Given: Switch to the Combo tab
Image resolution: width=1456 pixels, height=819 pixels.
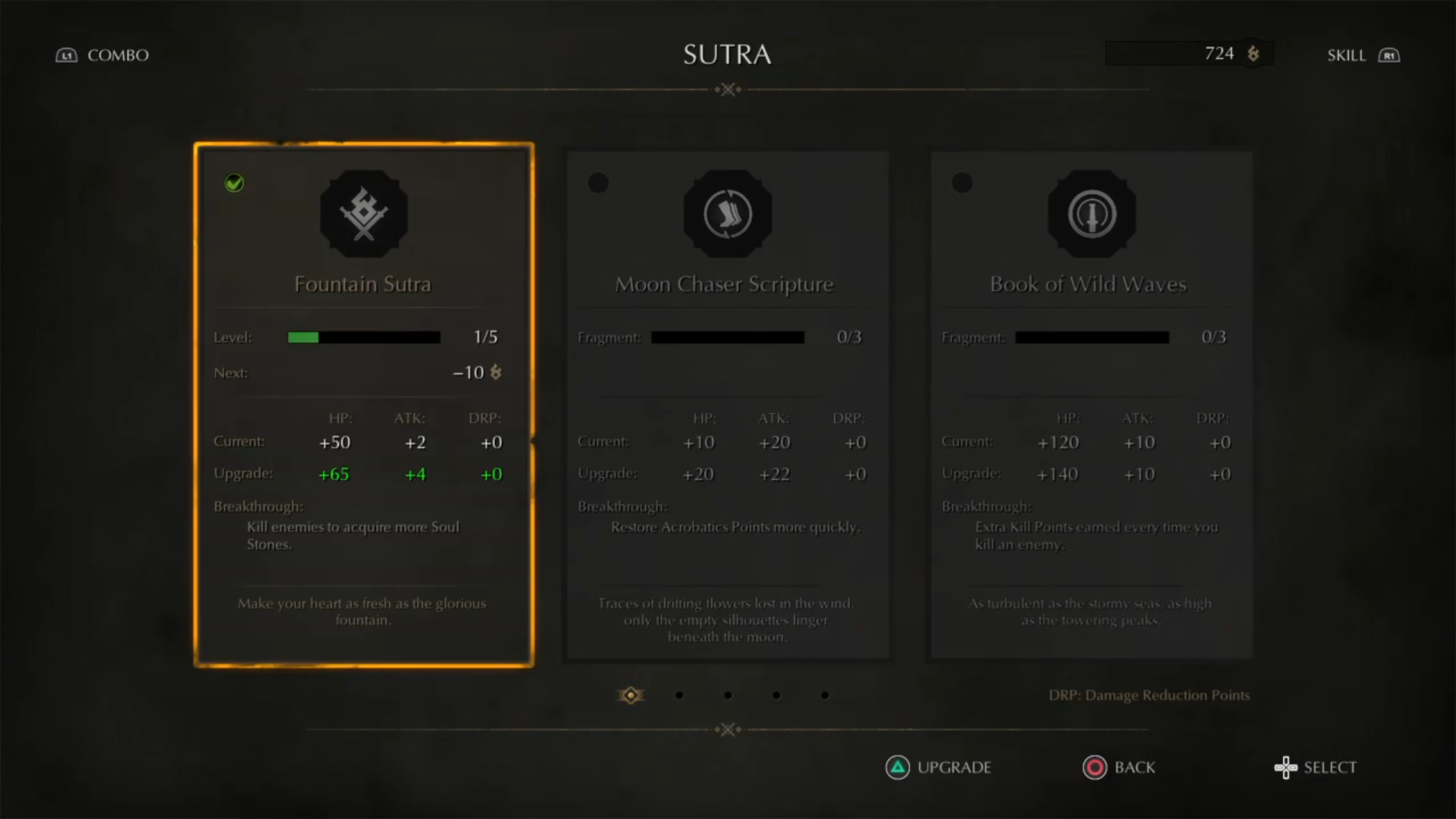Looking at the screenshot, I should point(102,55).
